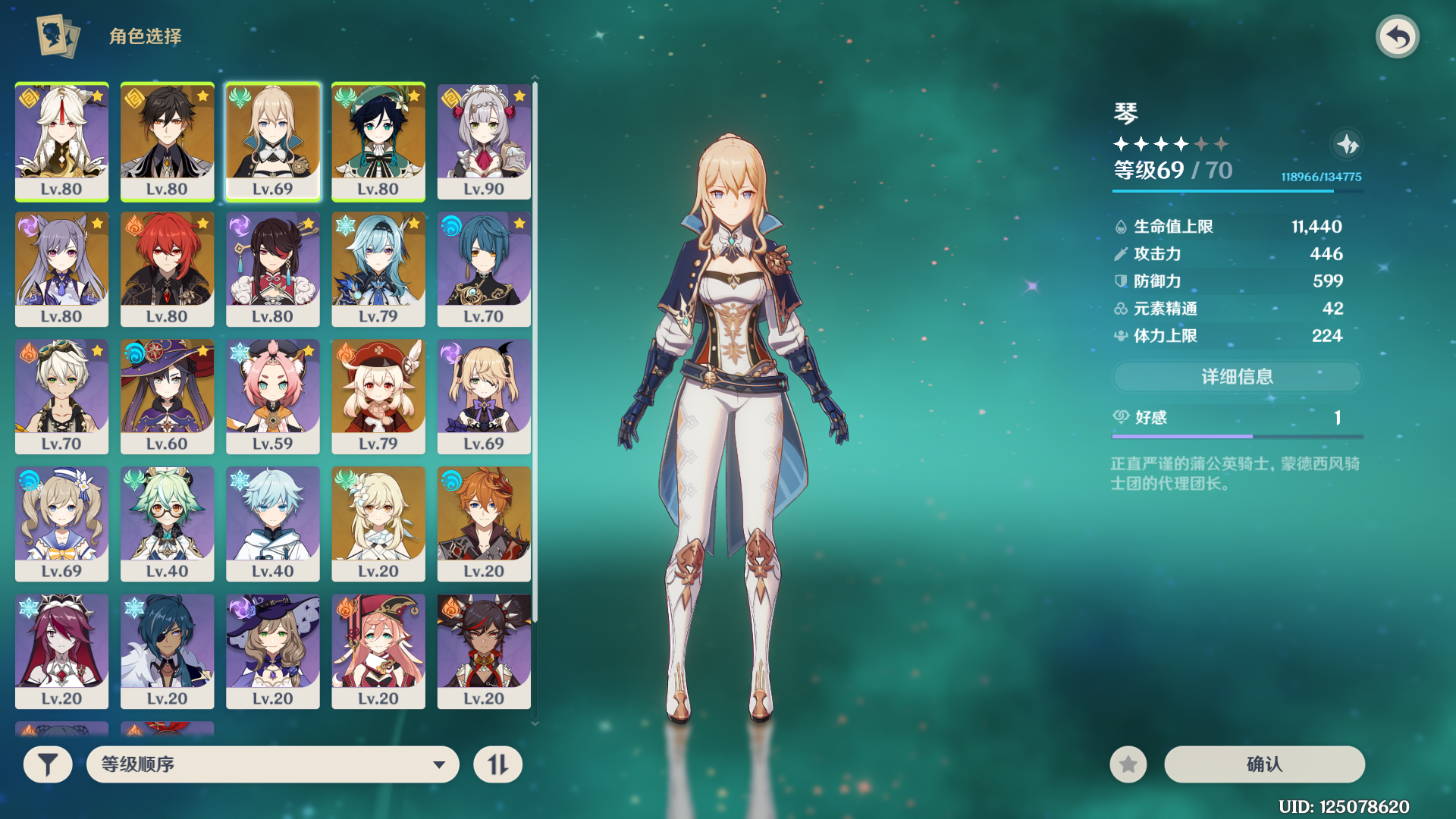Image resolution: width=1456 pixels, height=819 pixels.
Task: Open the 等级顺序 sort dropdown
Action: tap(273, 764)
